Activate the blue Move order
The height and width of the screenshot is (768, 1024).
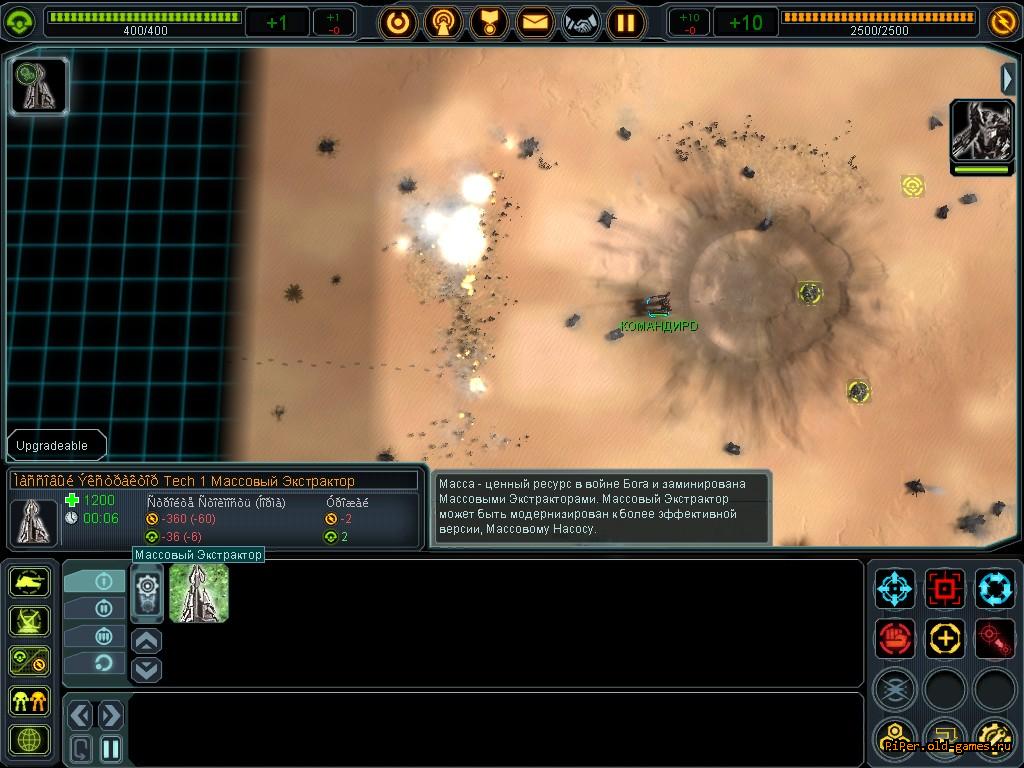(x=895, y=588)
